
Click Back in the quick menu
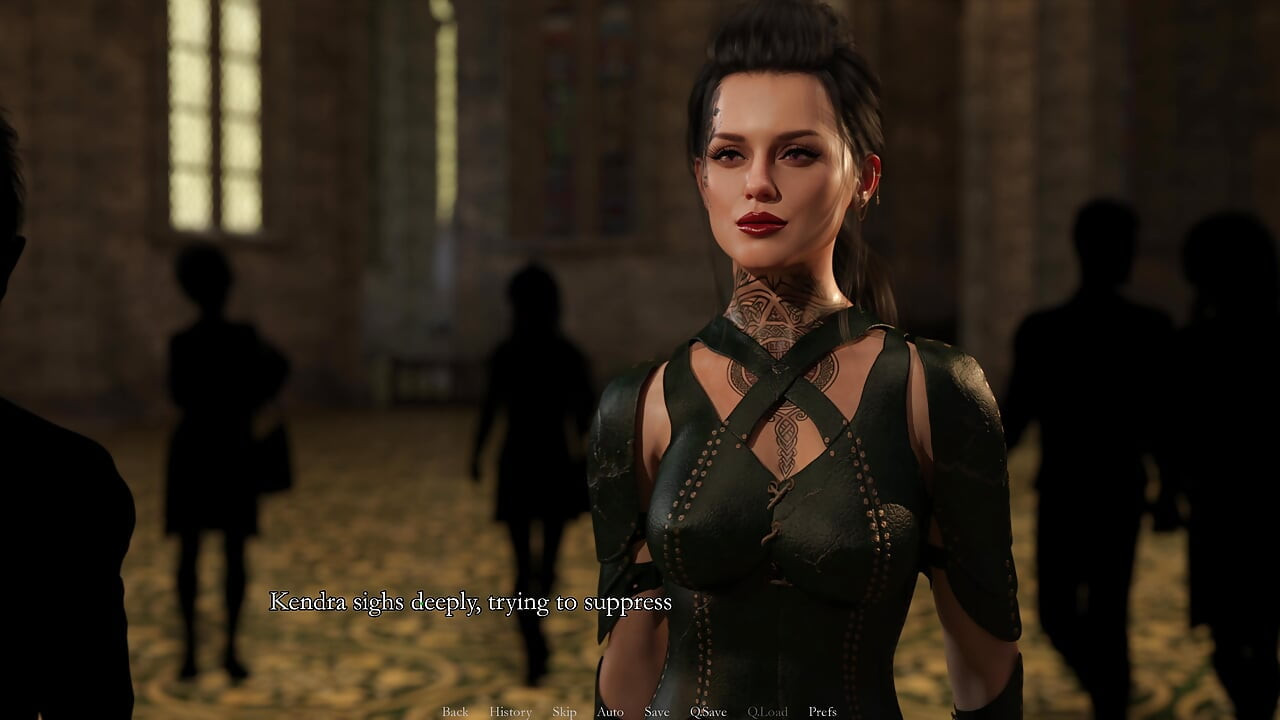(455, 712)
